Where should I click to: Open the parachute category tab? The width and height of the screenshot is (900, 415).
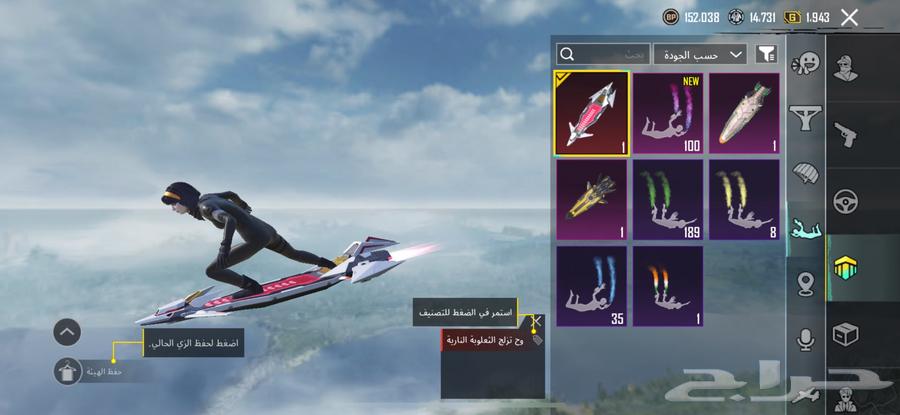click(804, 173)
